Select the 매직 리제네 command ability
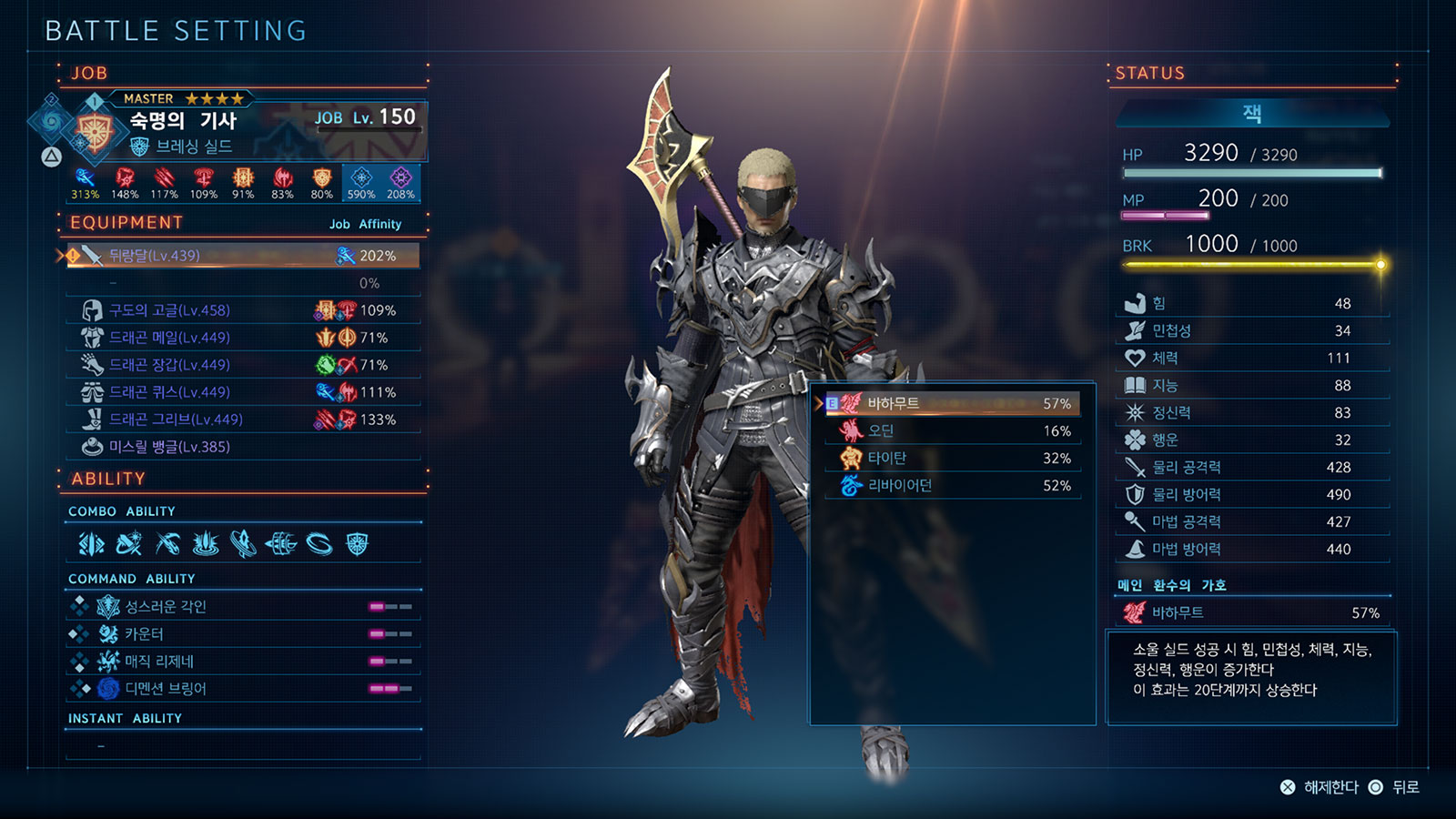The image size is (1456, 819). [x=243, y=661]
